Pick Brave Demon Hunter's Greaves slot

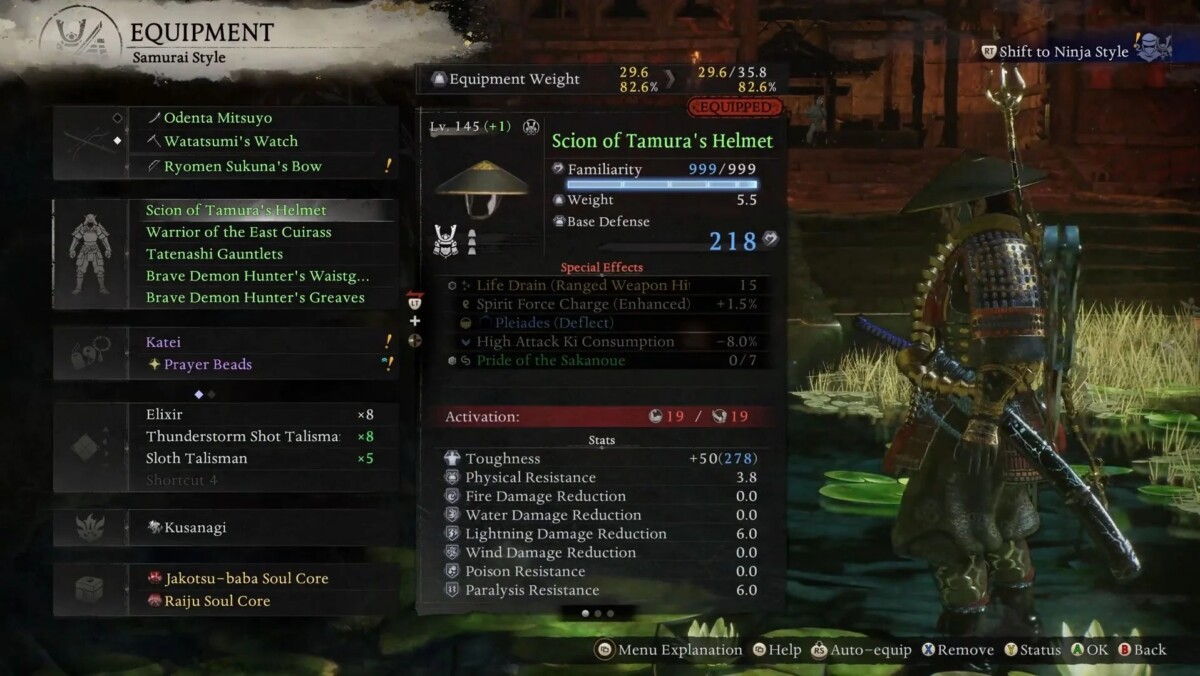[x=255, y=298]
